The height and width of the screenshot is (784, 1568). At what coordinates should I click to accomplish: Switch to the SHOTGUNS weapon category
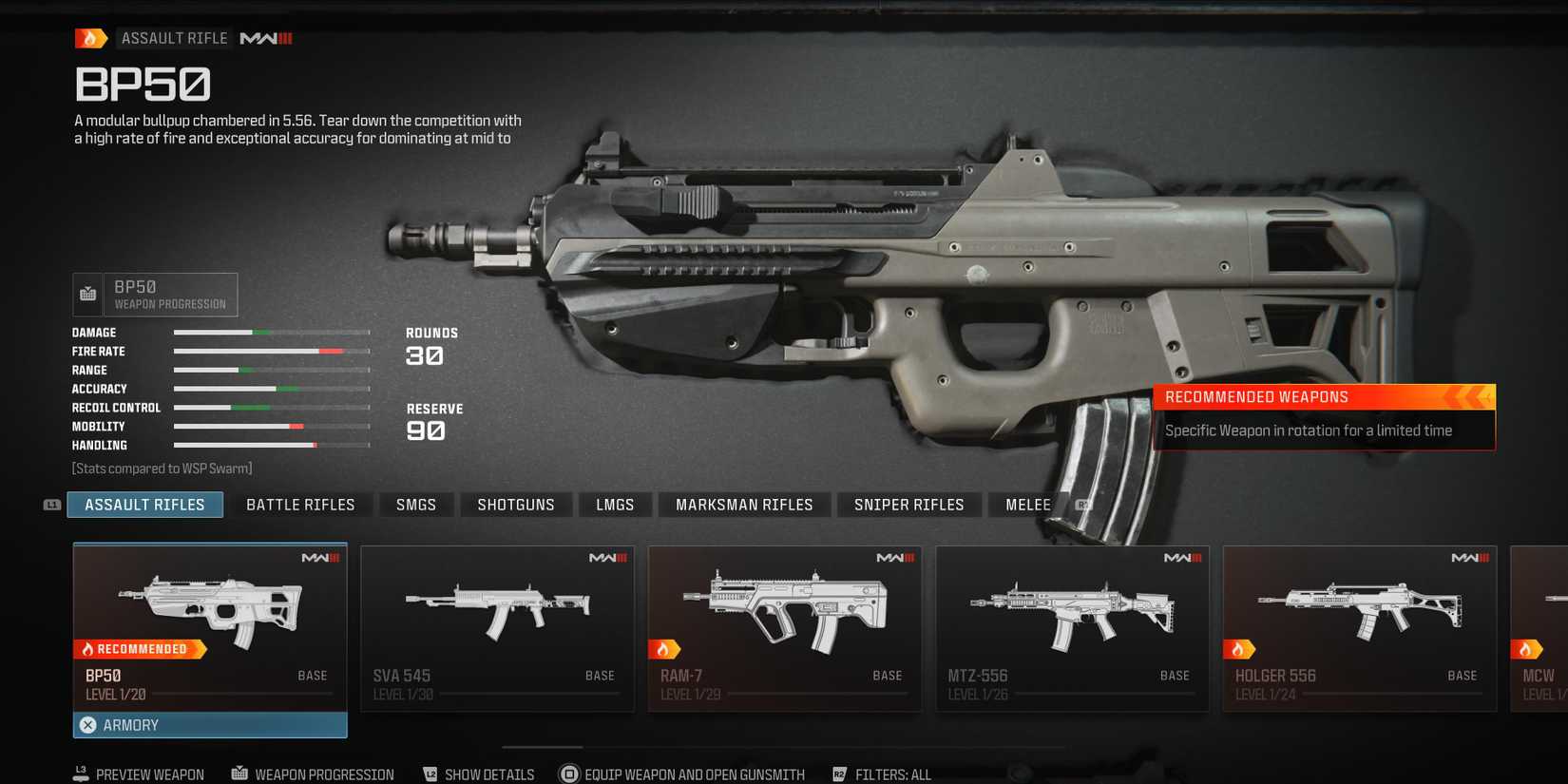point(516,504)
